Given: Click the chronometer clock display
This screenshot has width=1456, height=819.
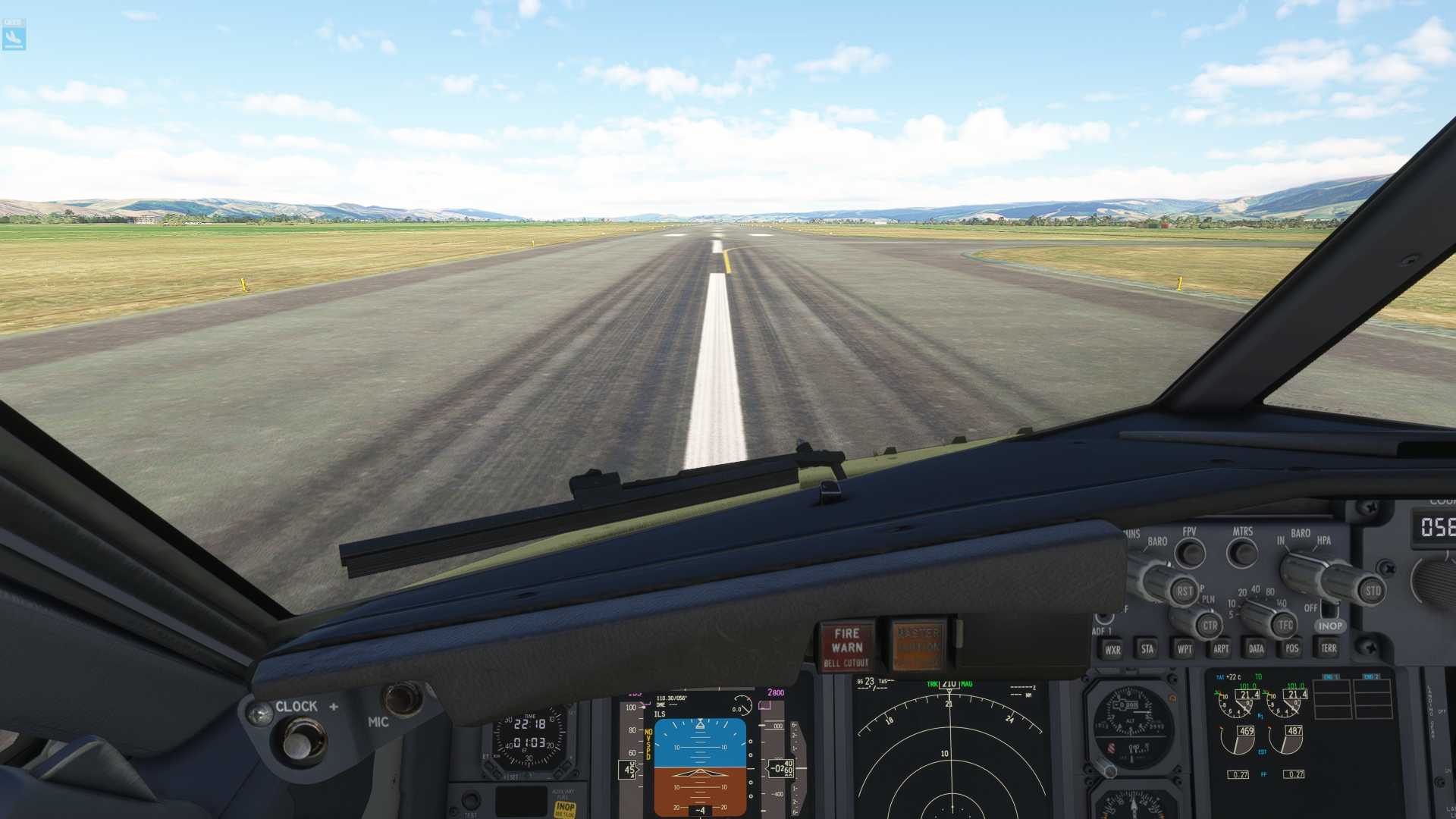Looking at the screenshot, I should (x=529, y=734).
